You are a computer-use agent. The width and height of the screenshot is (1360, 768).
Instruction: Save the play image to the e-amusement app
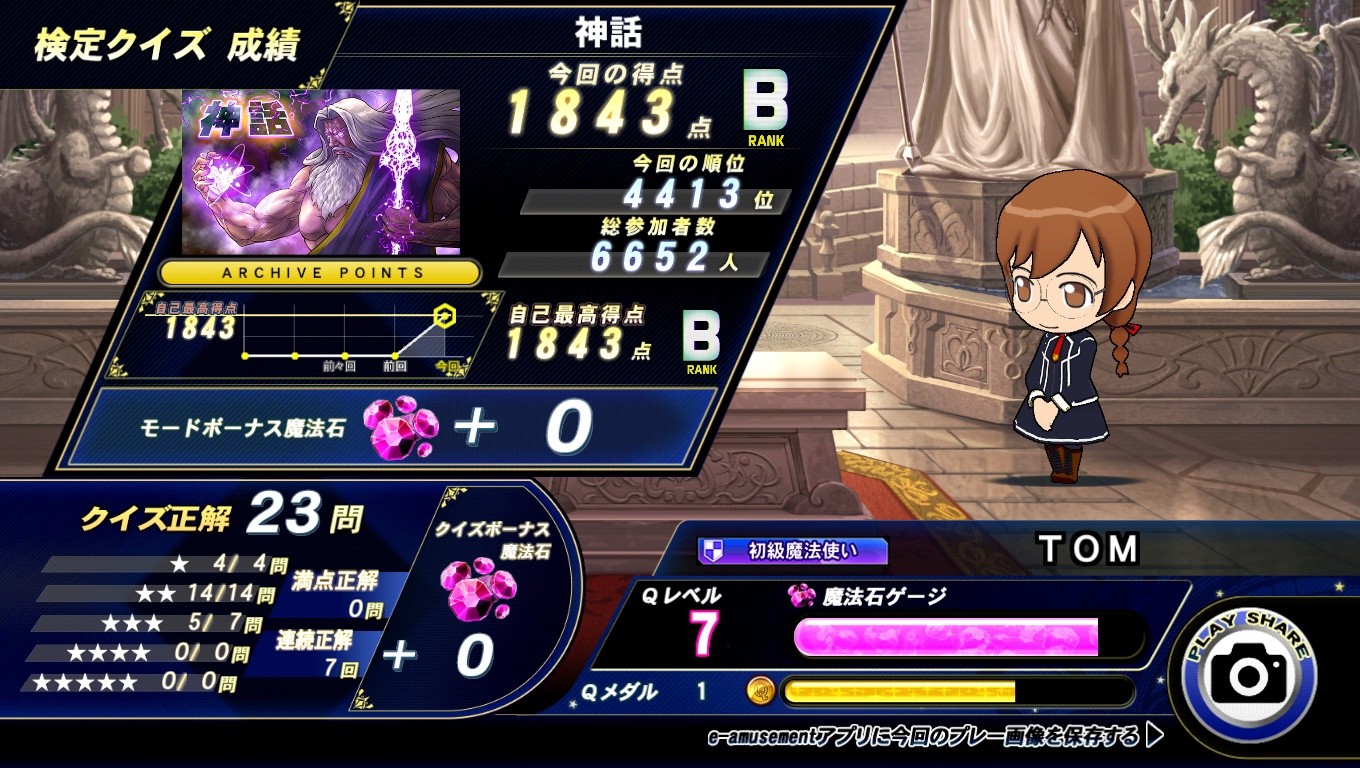pyautogui.click(x=934, y=737)
